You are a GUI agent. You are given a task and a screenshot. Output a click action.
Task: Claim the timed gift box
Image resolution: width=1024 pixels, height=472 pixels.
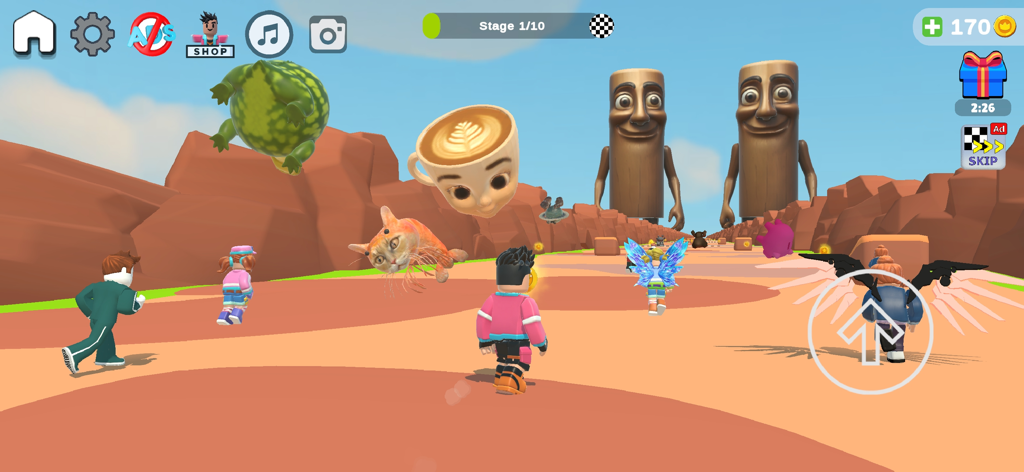click(x=982, y=76)
